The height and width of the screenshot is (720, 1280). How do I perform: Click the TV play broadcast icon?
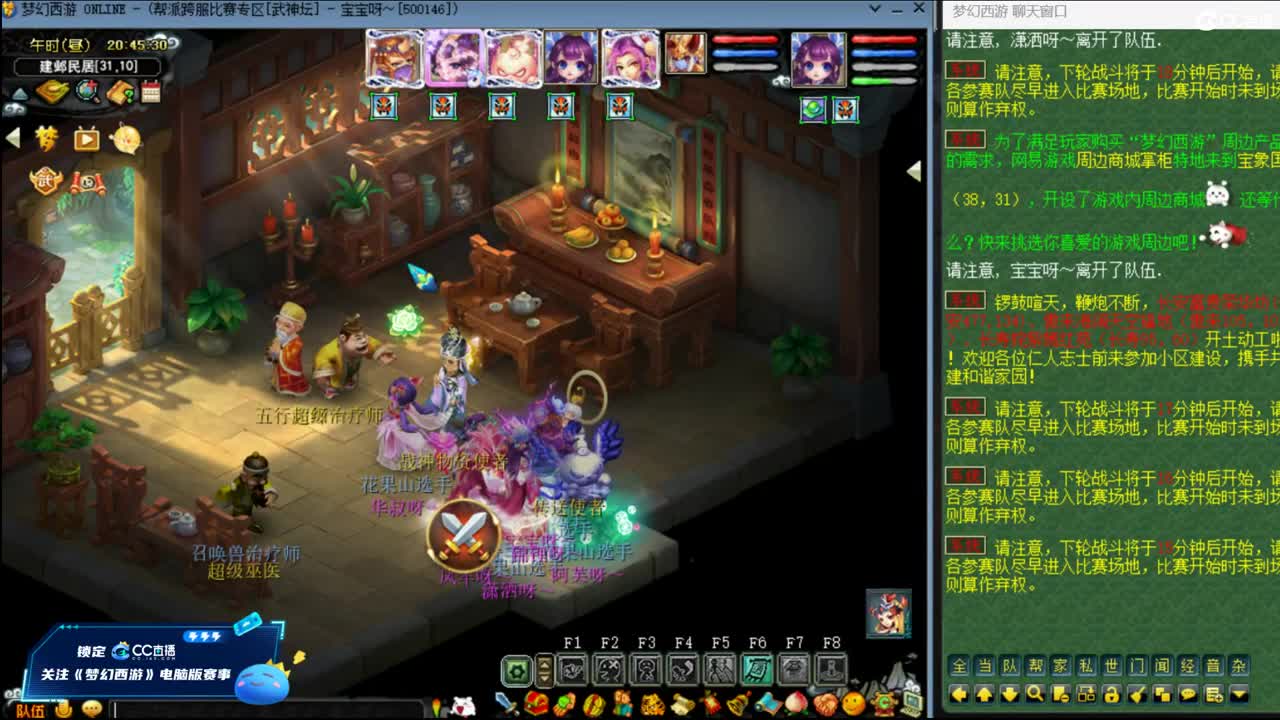tap(84, 140)
